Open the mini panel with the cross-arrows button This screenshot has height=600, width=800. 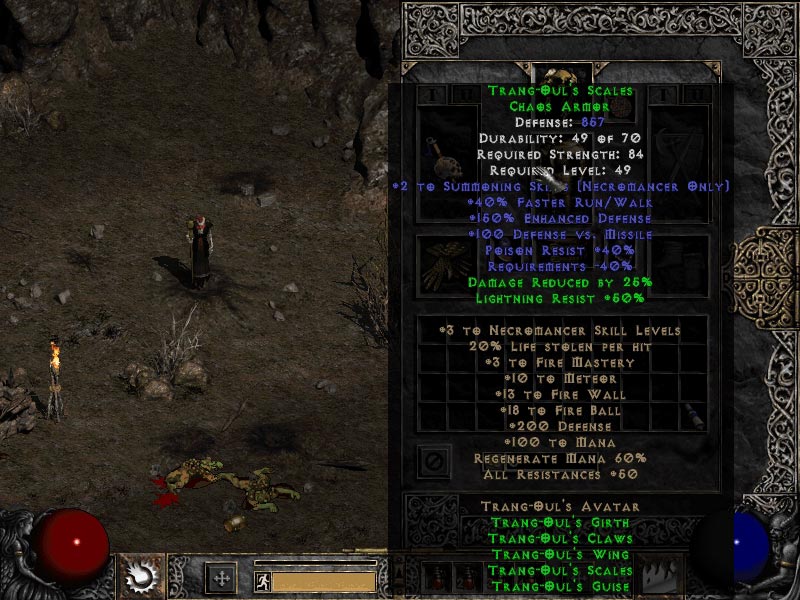tap(220, 577)
